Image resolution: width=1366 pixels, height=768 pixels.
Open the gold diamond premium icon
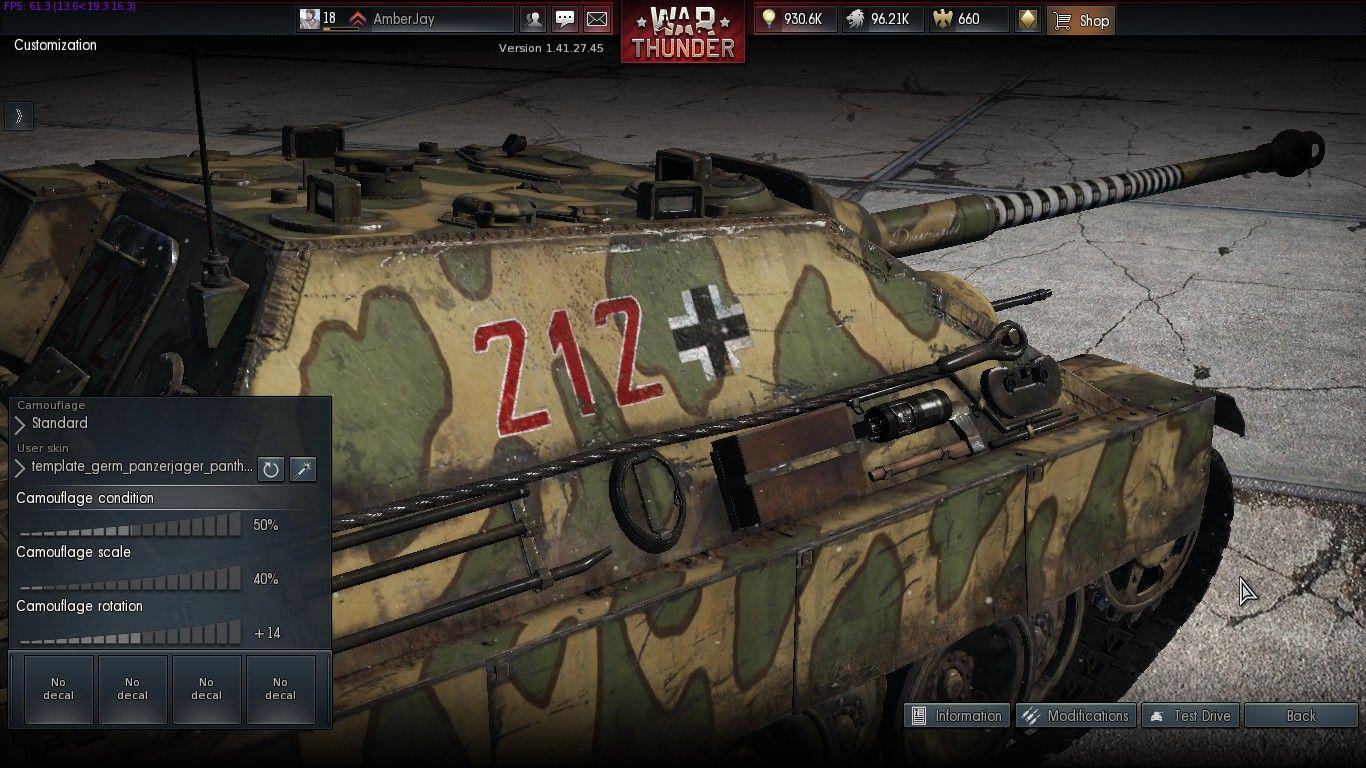click(x=1027, y=19)
